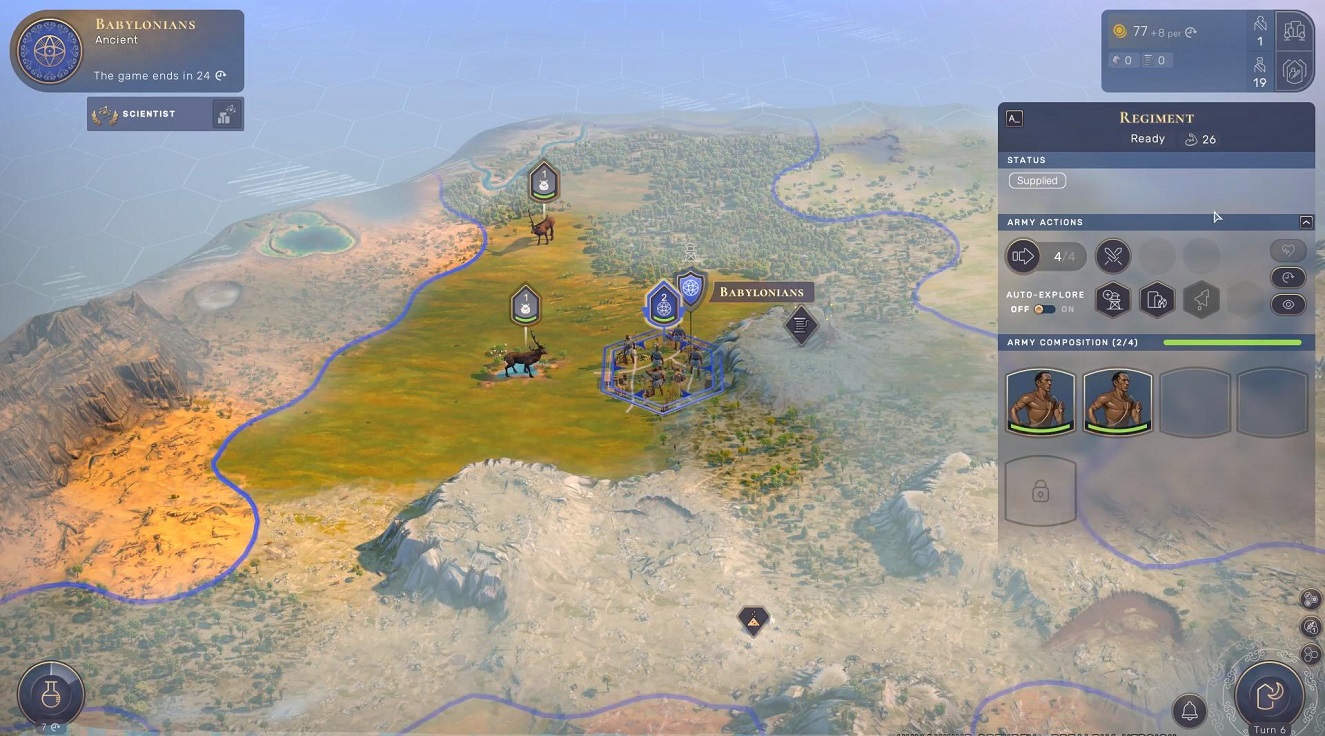Select the build encampment action icon
The width and height of the screenshot is (1325, 736).
(1113, 300)
